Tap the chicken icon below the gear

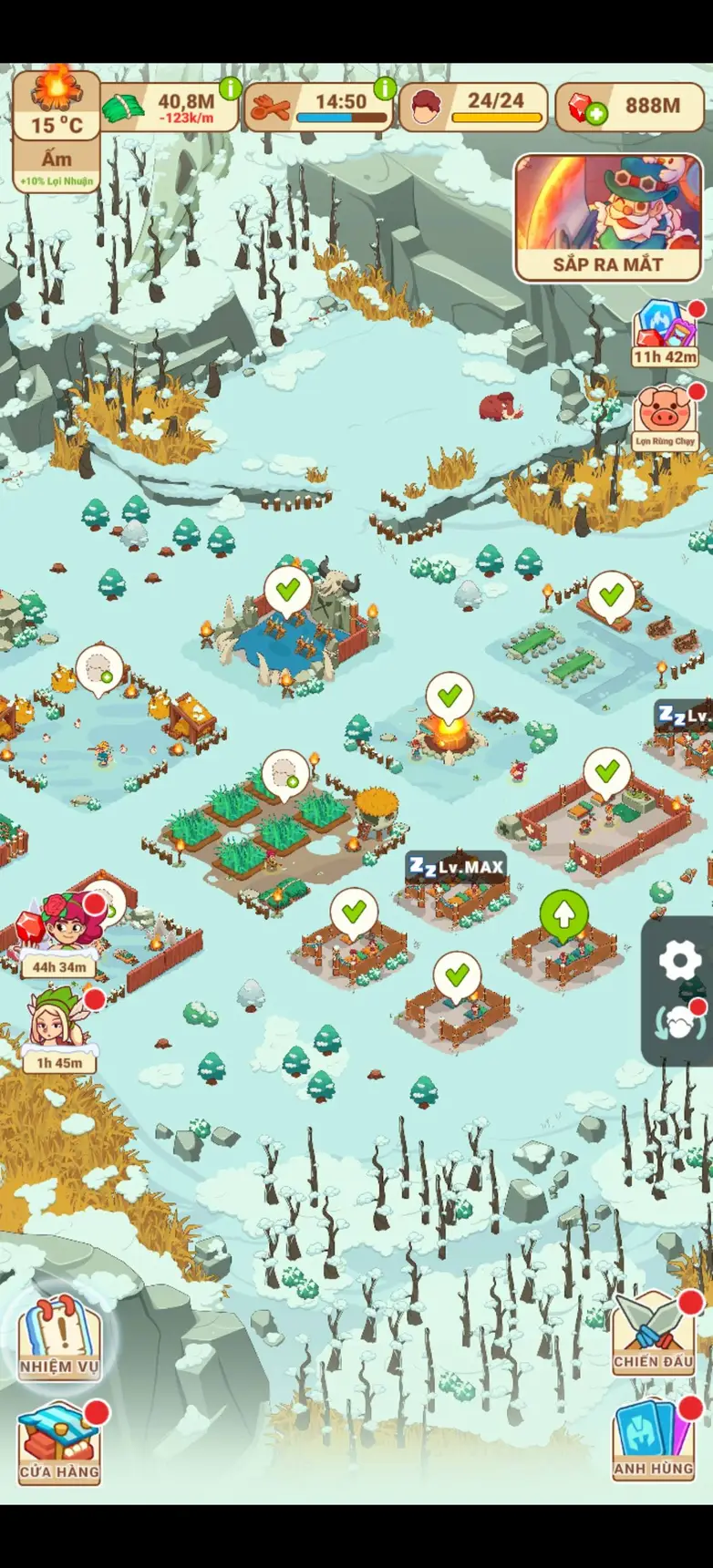[x=679, y=1024]
